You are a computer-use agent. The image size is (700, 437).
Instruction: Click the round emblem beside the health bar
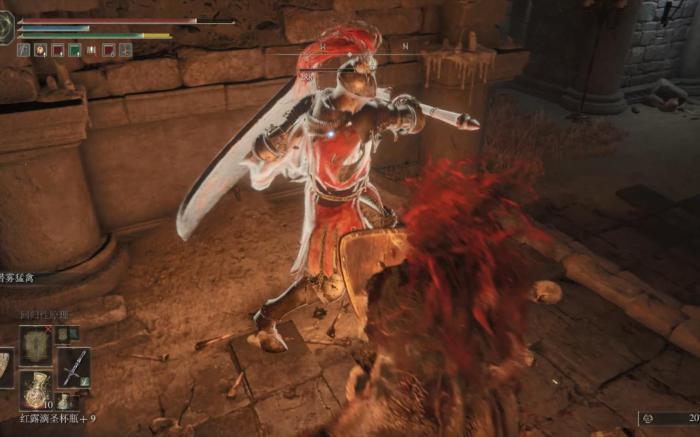click(7, 29)
